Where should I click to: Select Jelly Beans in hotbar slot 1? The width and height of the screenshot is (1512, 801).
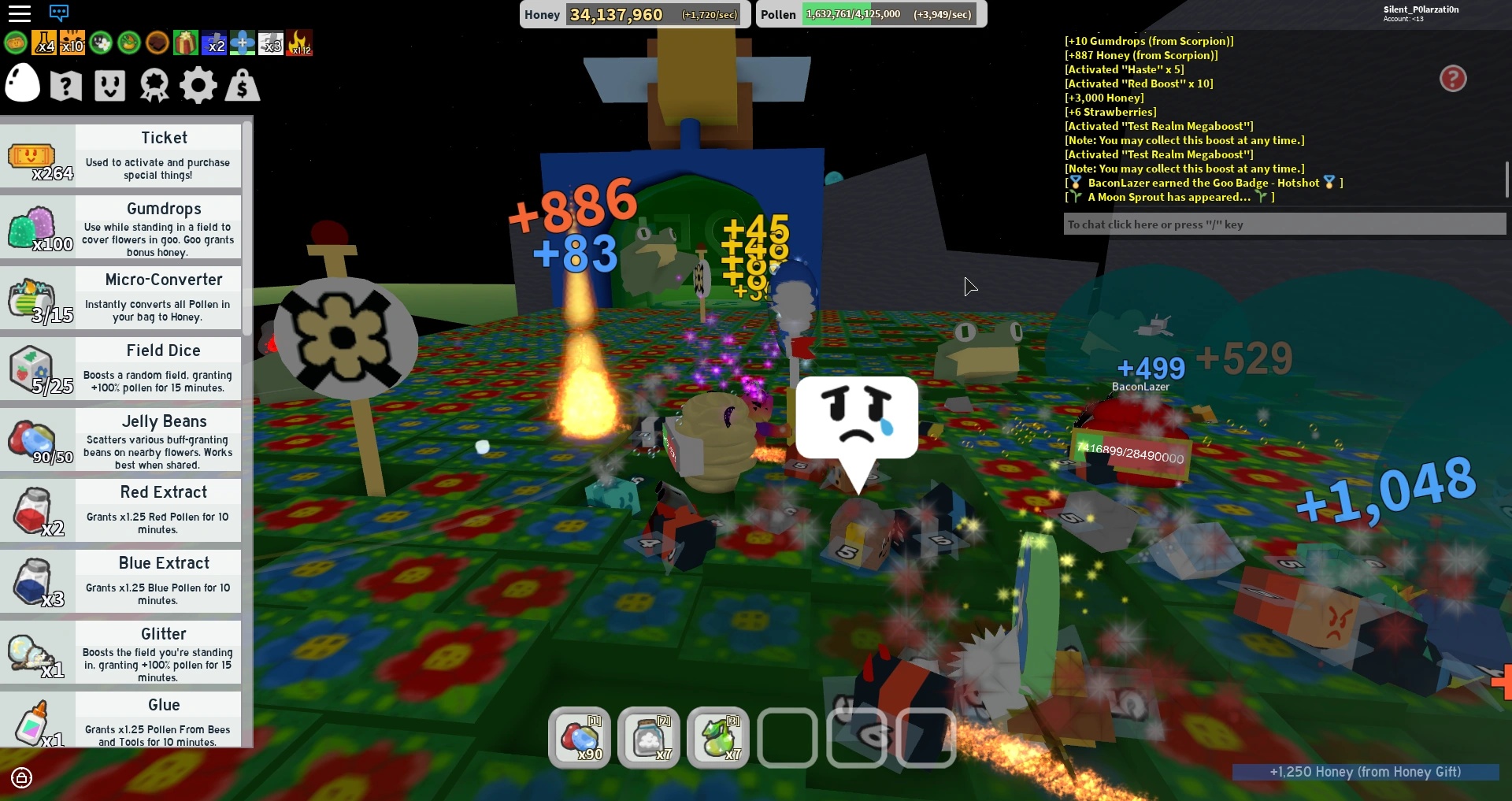click(580, 737)
